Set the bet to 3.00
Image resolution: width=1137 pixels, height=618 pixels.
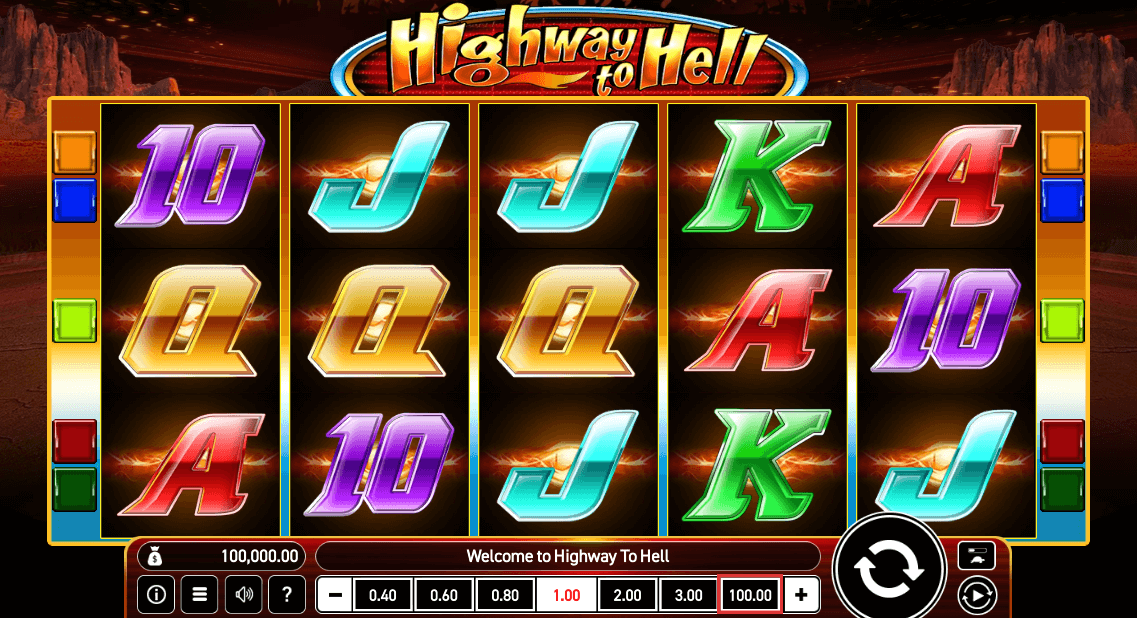pyautogui.click(x=688, y=595)
